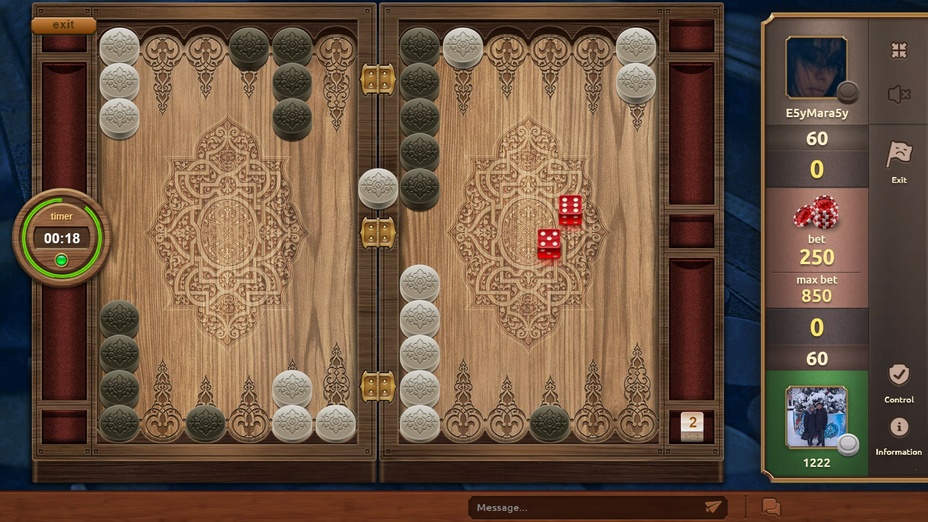Open the chat bubbles panel
This screenshot has height=522, width=928.
tap(771, 507)
